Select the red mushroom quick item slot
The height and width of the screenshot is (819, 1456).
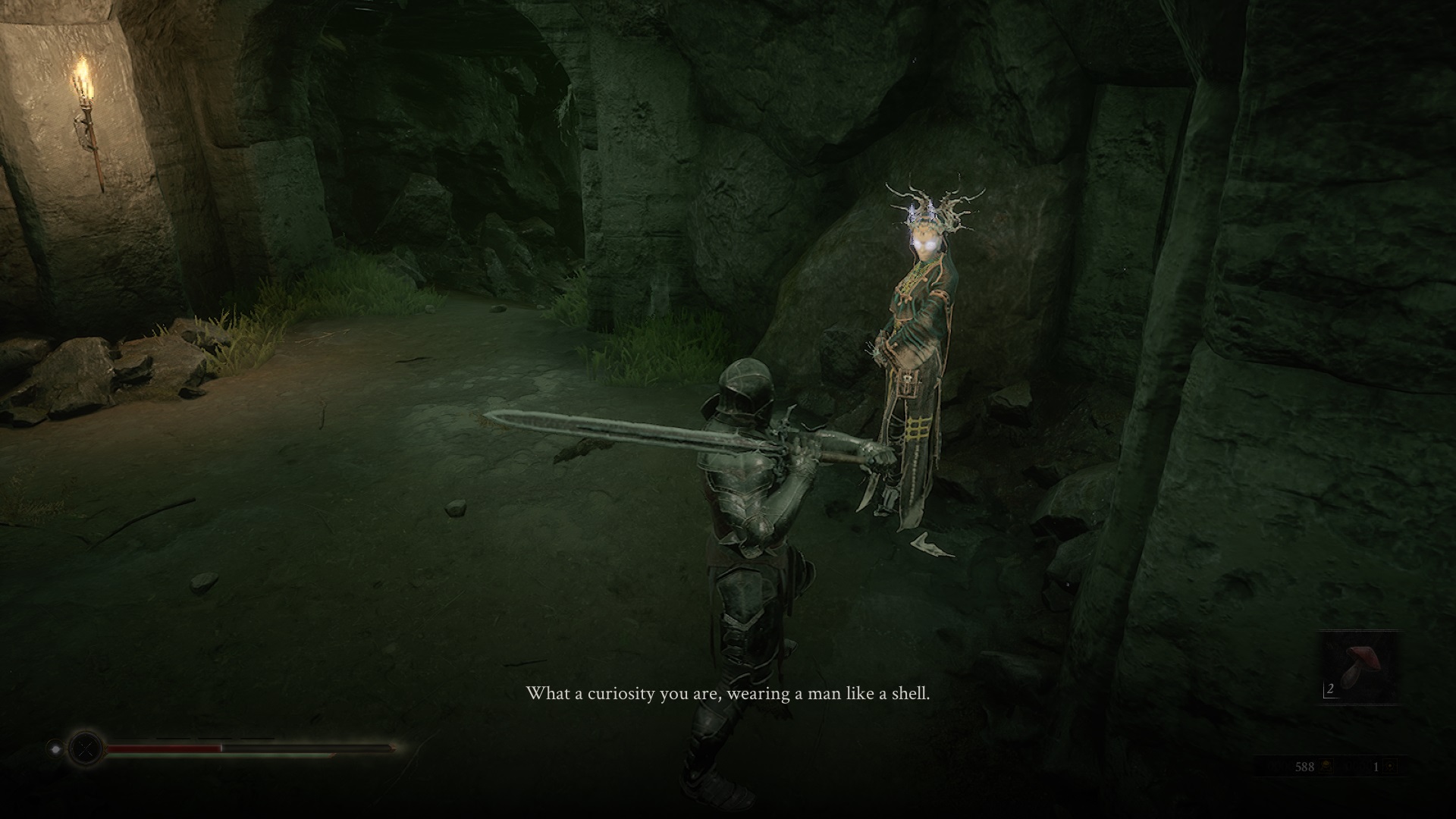click(x=1359, y=668)
